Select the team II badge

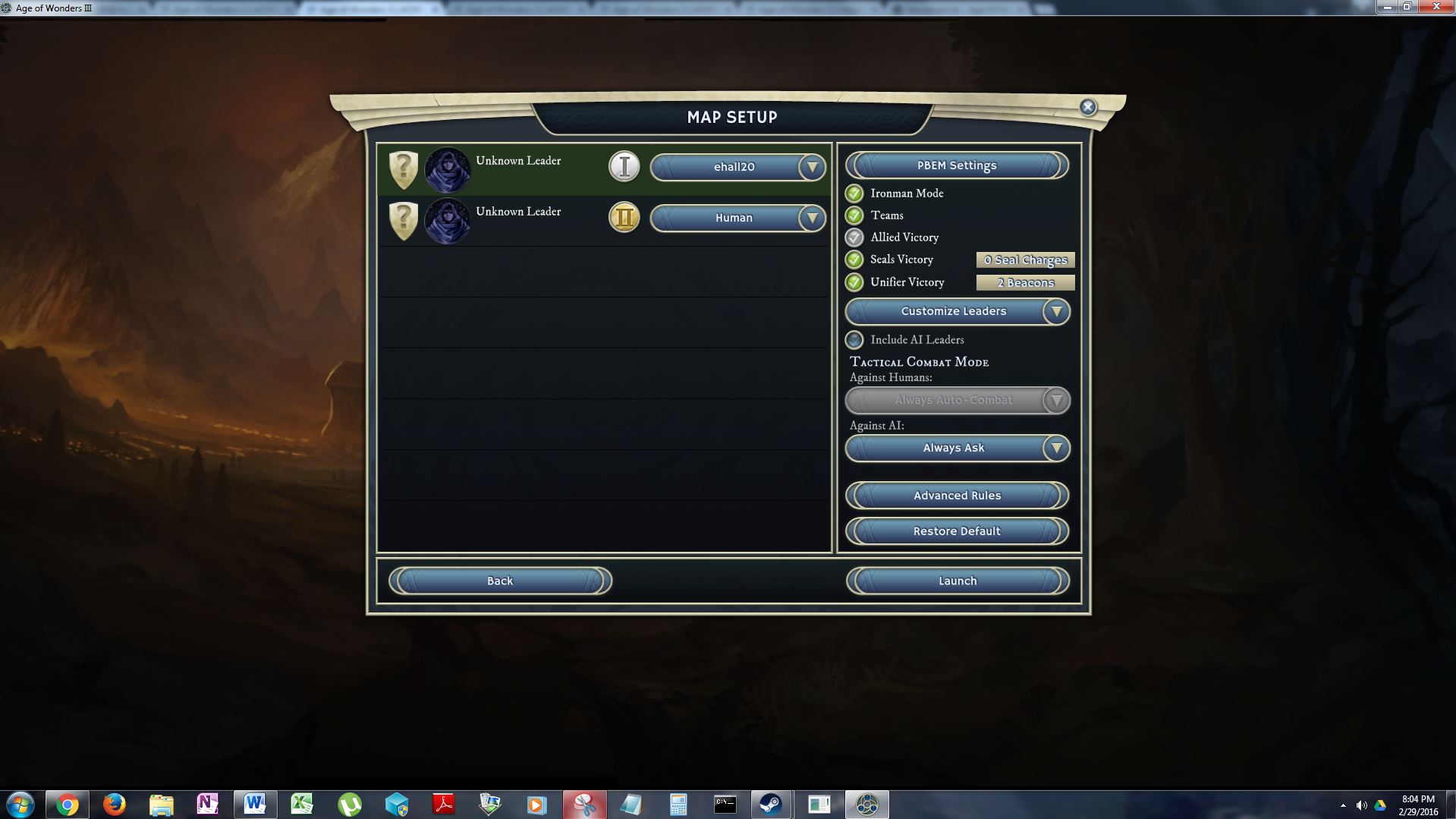pos(624,218)
